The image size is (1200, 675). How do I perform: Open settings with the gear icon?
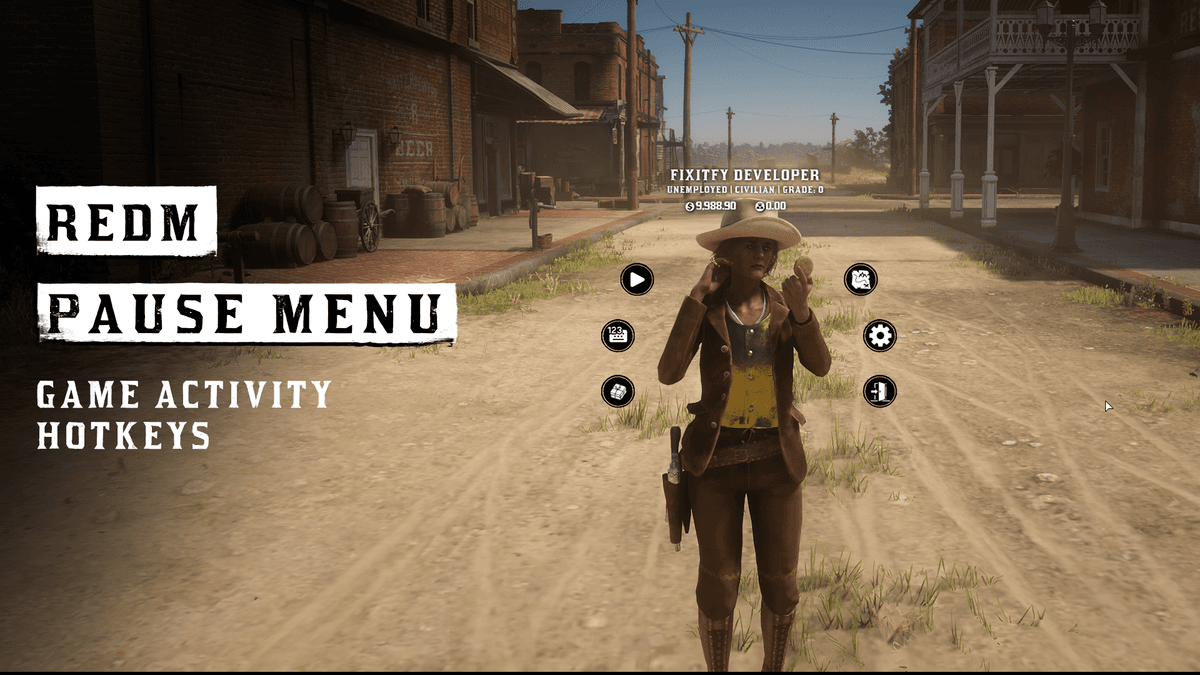(x=880, y=335)
